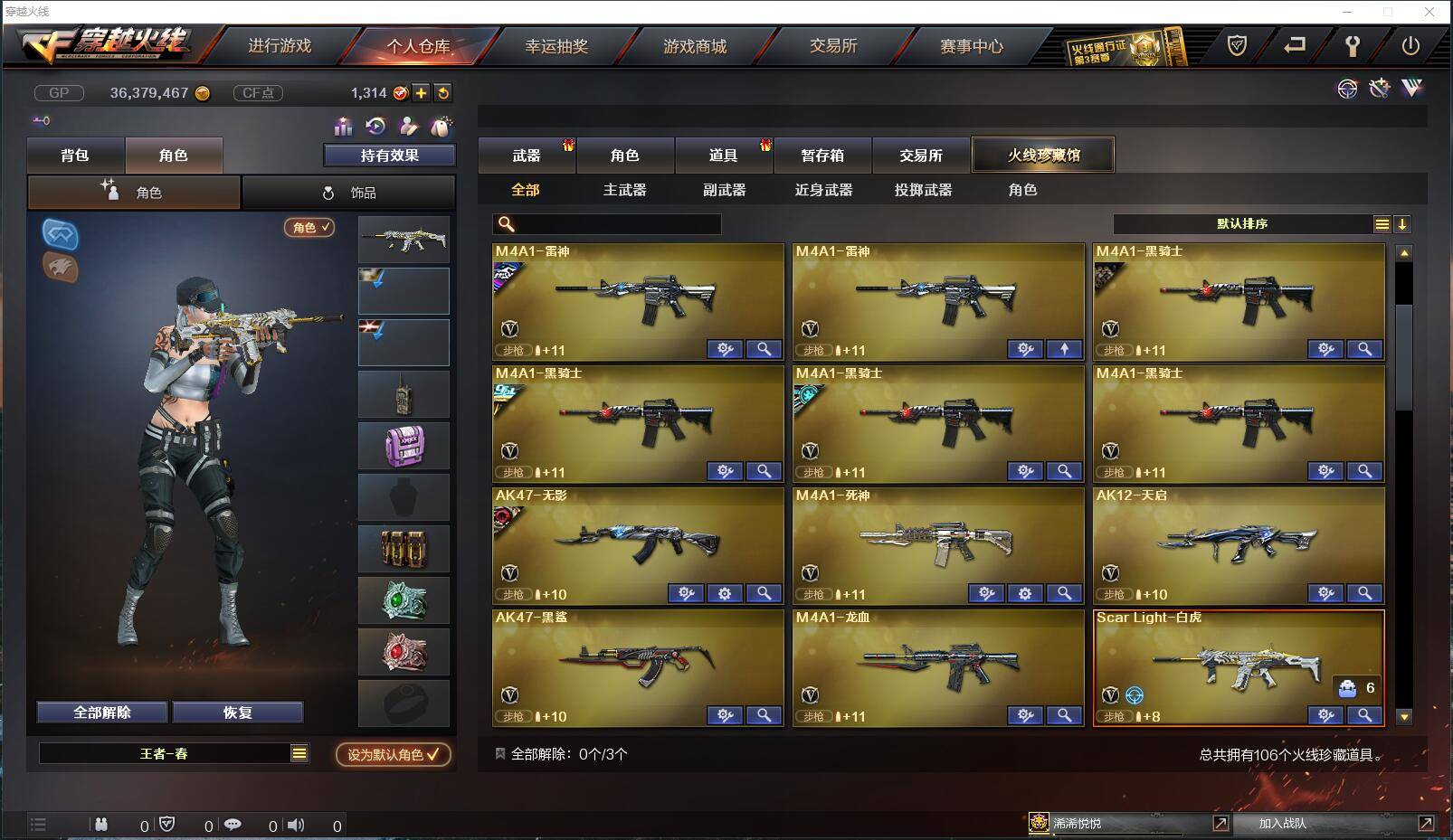Open the player stats ranking icon
This screenshot has width=1453, height=840.
[343, 127]
